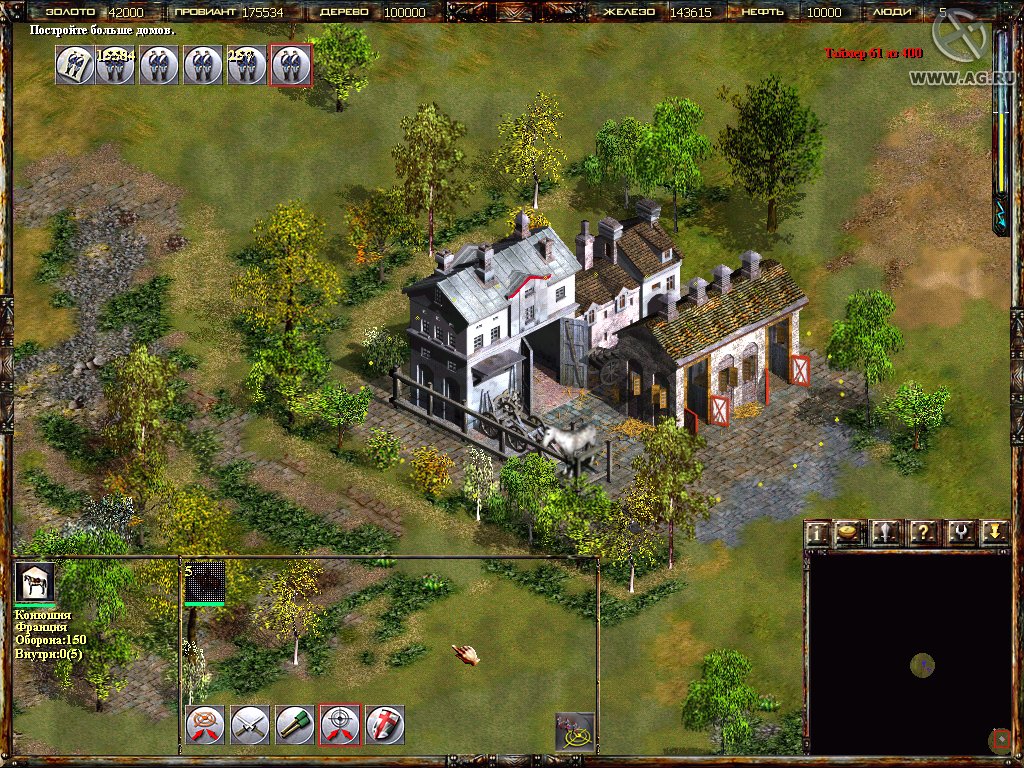Viewport: 1024px width, 768px height.
Task: Choose the red-highlighted soldier unit icon
Action: [291, 65]
